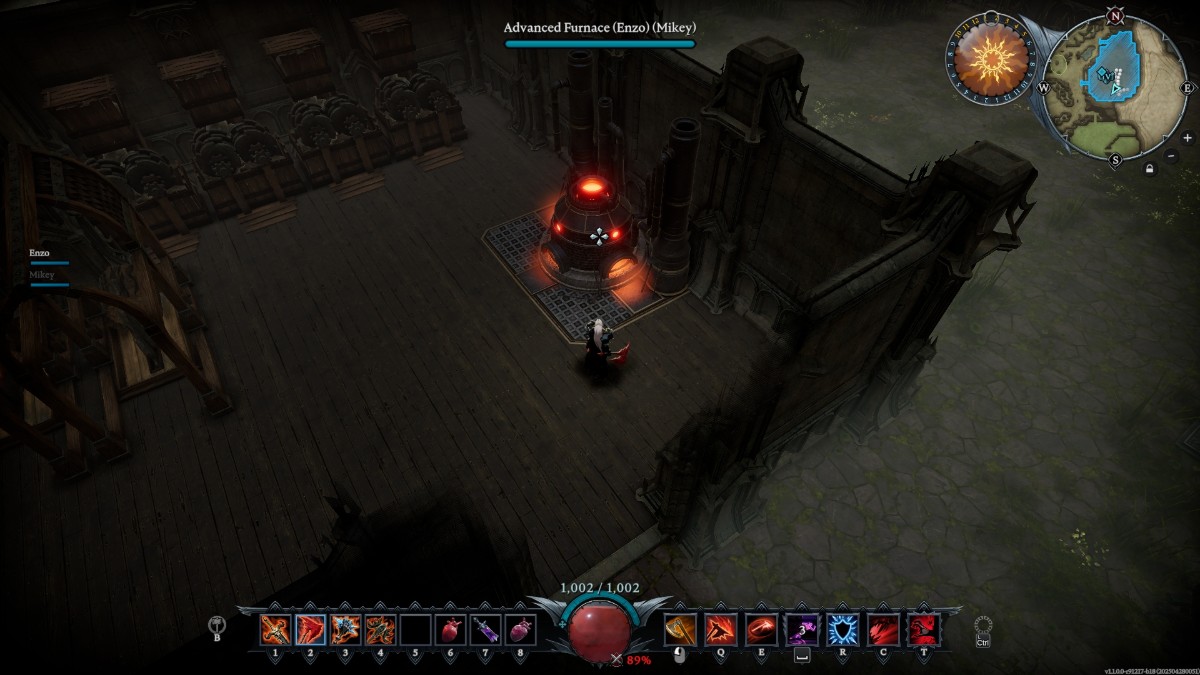
Task: Cast the blue shield barrier spell
Action: [842, 629]
